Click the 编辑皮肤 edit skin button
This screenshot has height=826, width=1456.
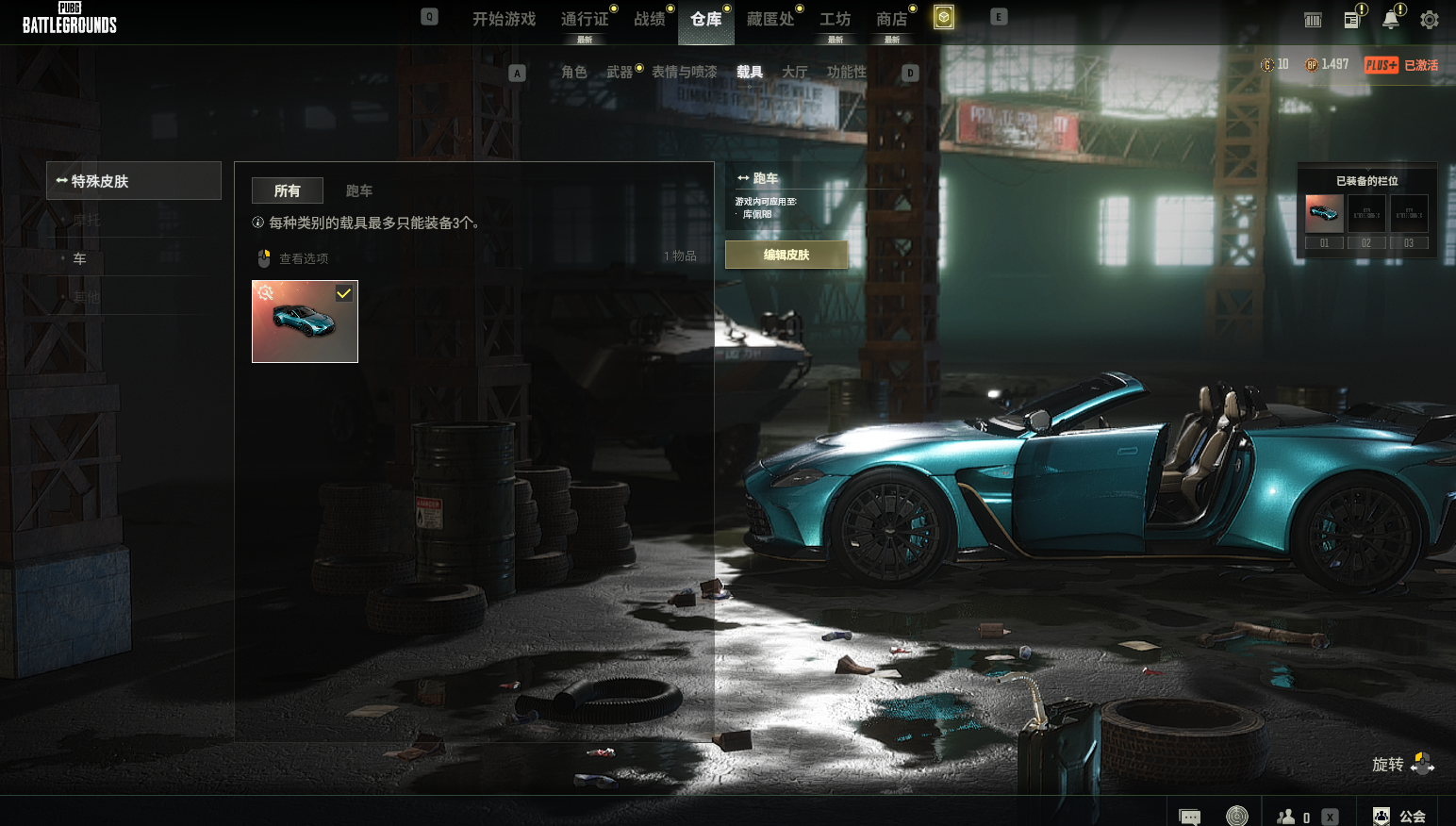(x=786, y=255)
